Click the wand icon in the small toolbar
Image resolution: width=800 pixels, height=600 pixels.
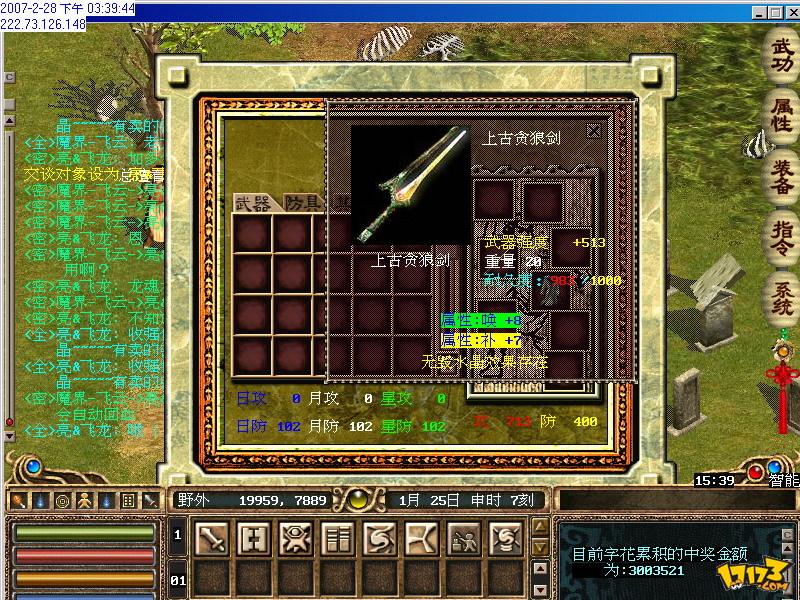[18, 500]
